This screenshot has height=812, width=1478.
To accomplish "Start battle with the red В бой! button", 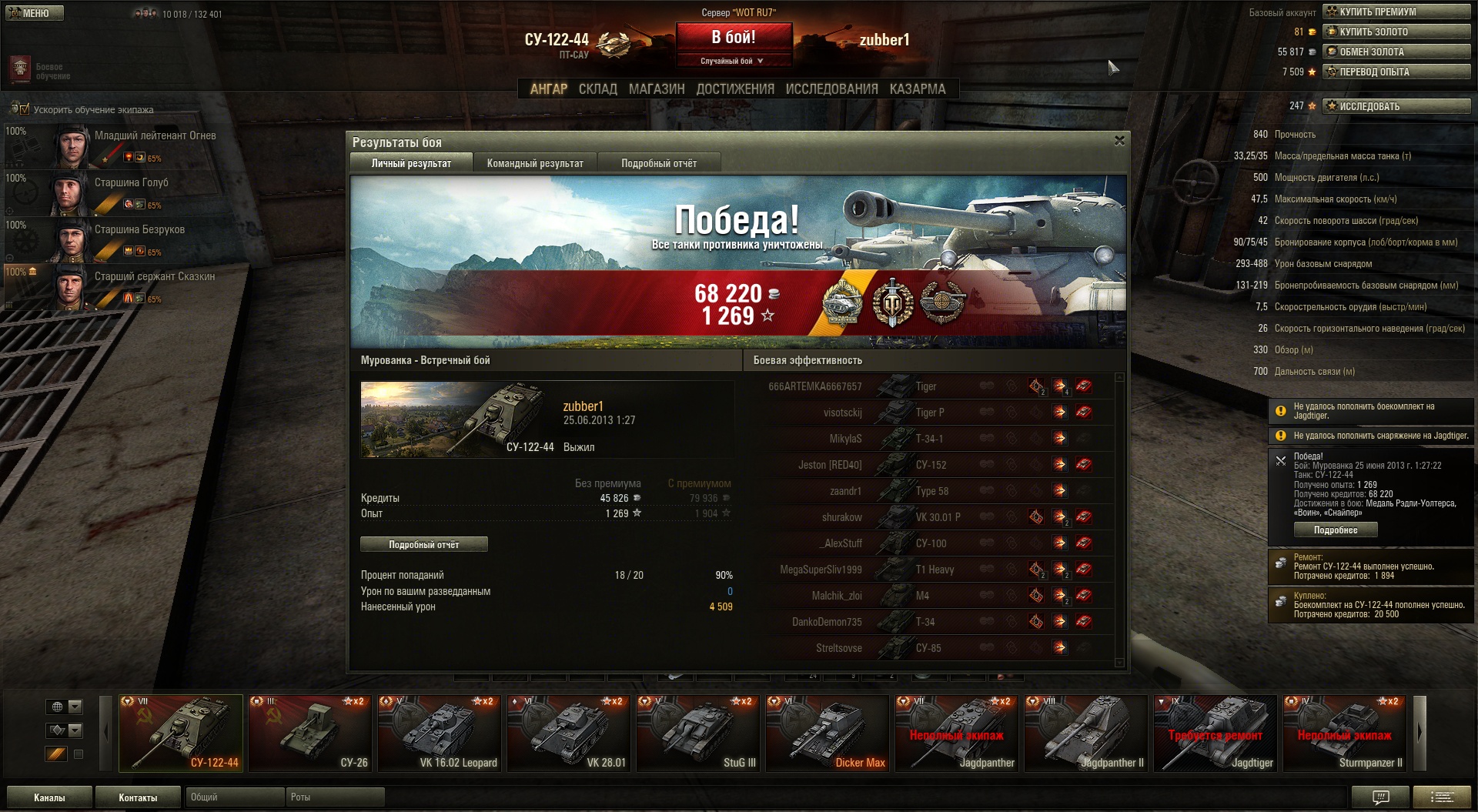I will pos(734,38).
